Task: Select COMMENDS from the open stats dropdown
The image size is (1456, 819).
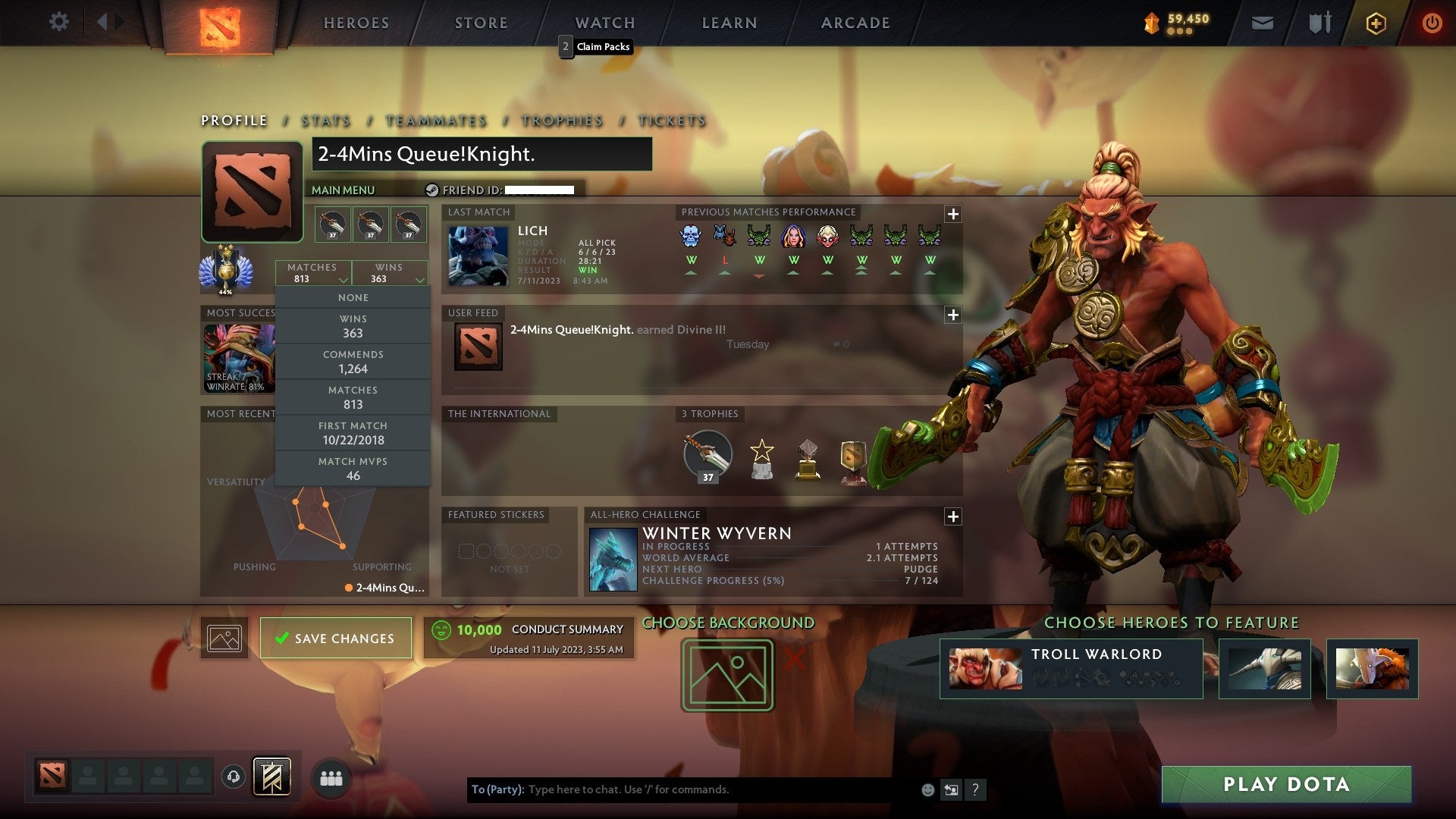Action: [x=353, y=362]
